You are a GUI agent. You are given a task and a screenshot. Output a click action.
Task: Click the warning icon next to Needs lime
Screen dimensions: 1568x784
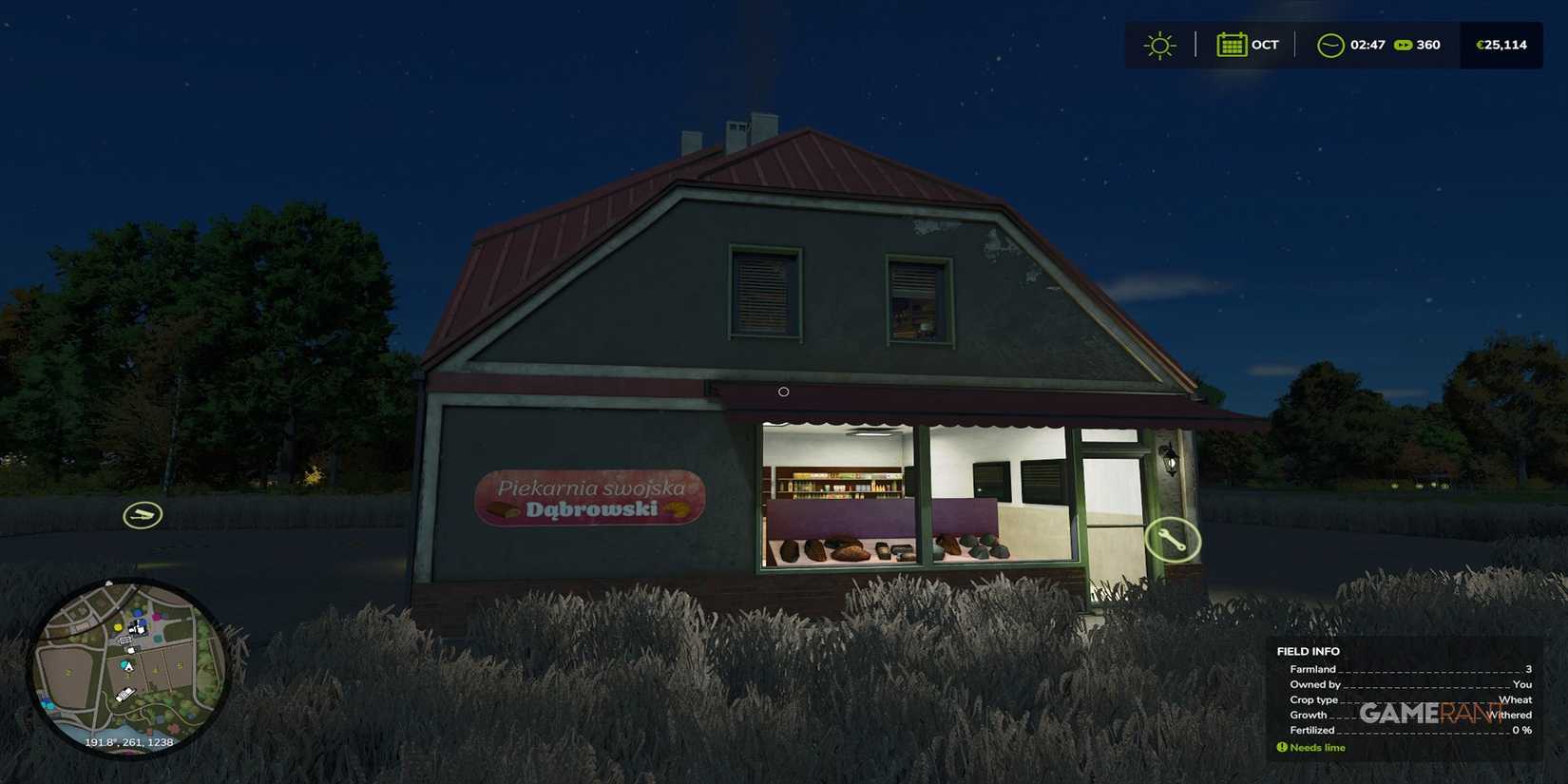1285,748
